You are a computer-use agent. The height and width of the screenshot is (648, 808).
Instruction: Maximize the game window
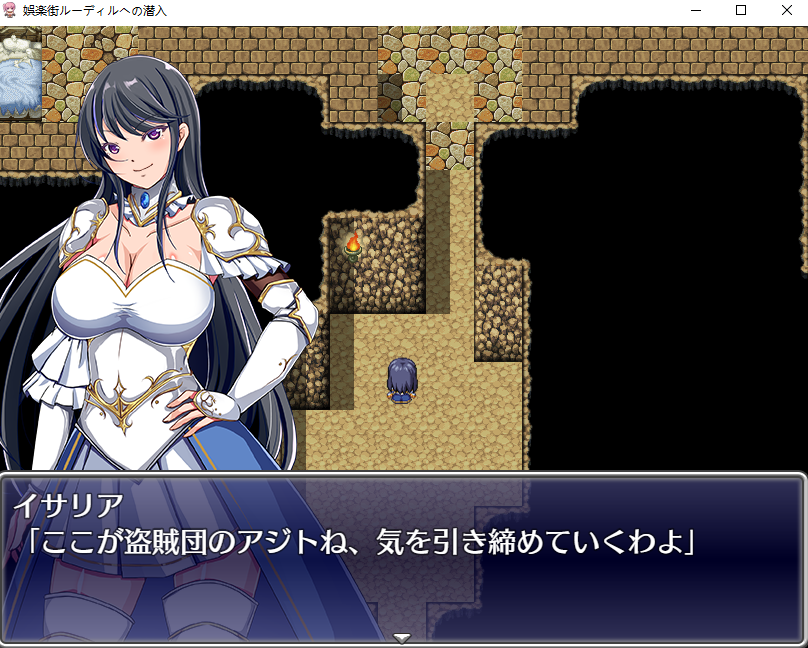click(740, 10)
